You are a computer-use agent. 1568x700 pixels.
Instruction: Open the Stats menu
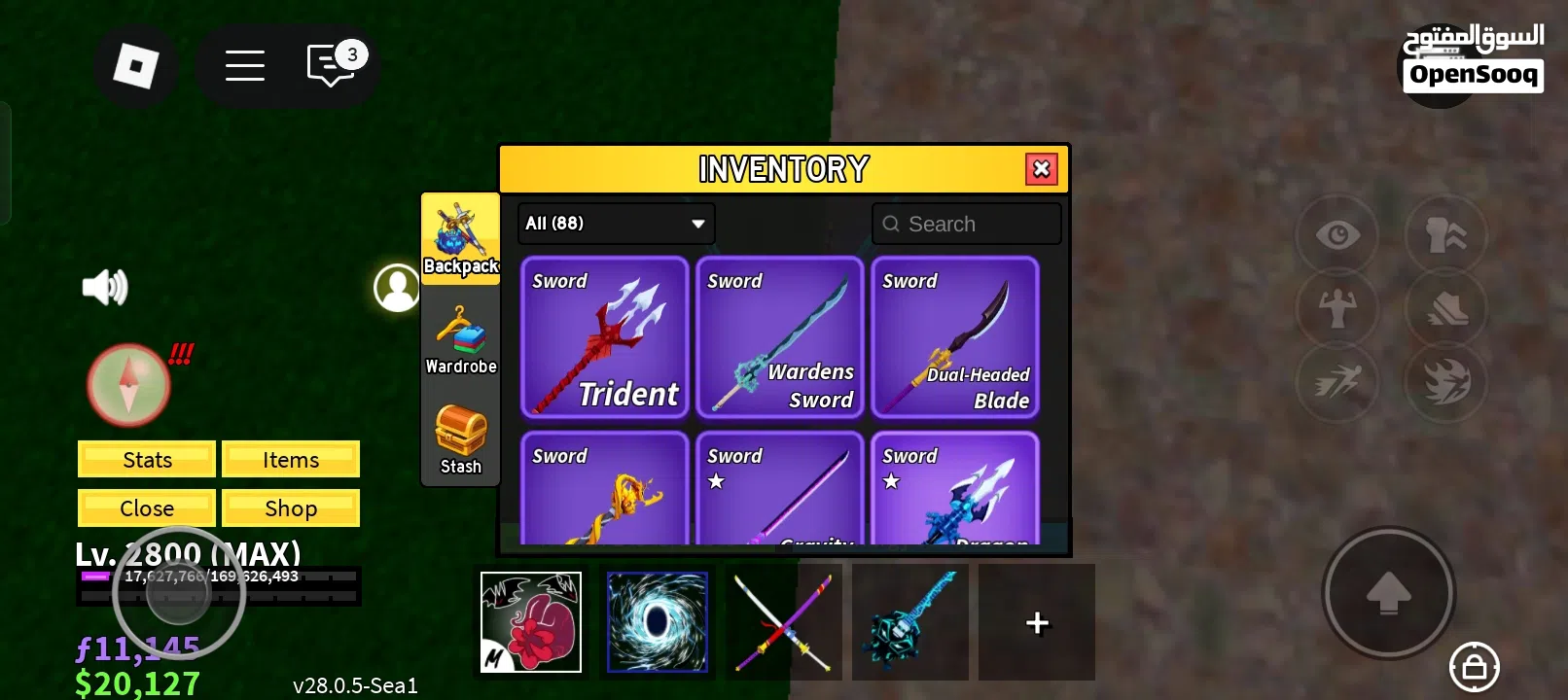[x=145, y=459]
